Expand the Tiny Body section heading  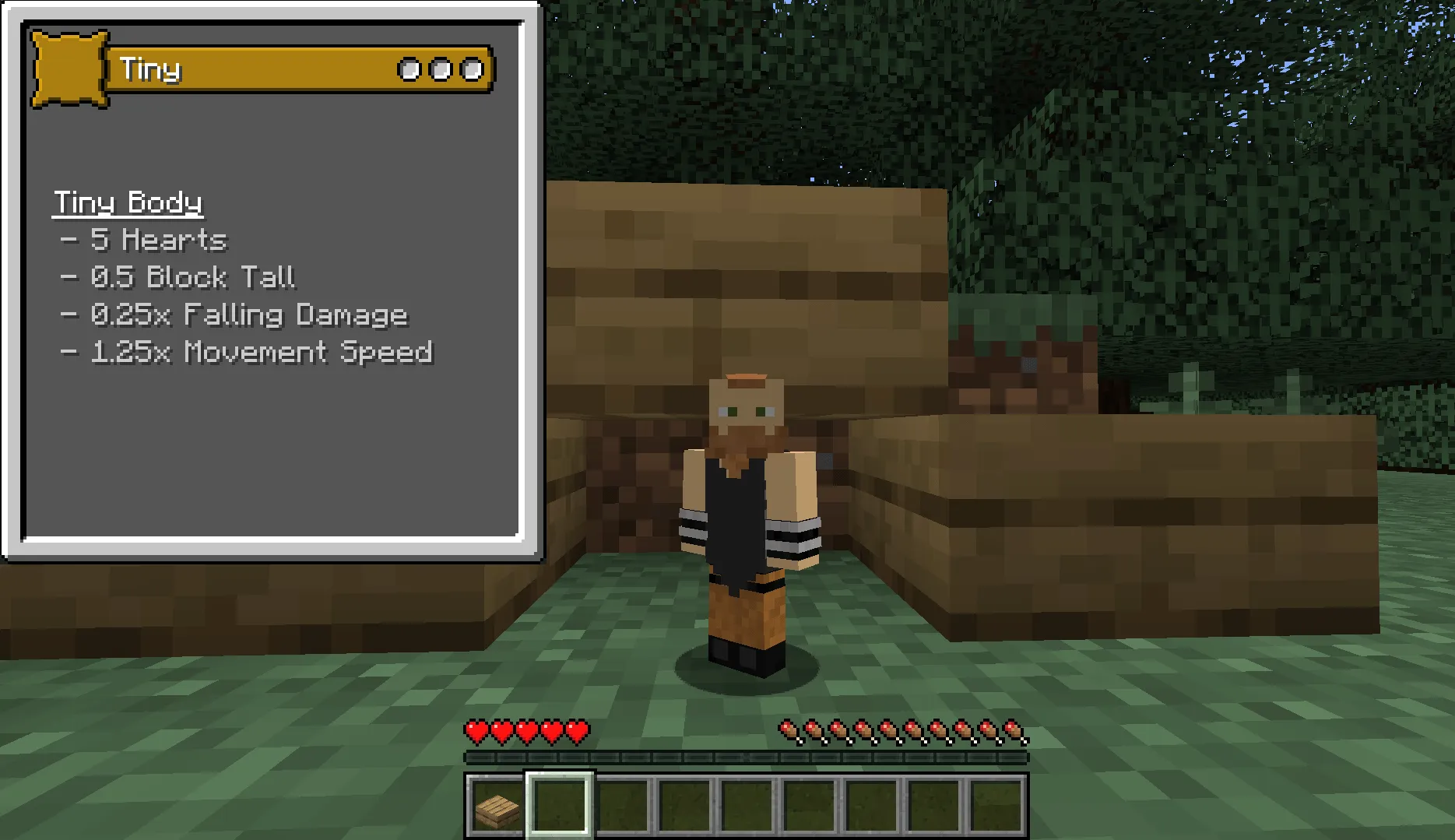coord(127,202)
